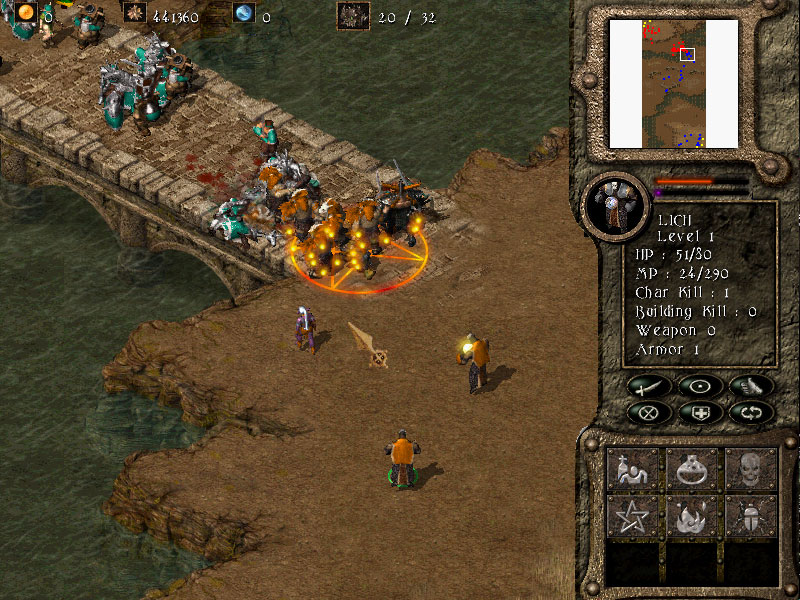The height and width of the screenshot is (600, 800).
Task: Issue the crossed-circle stop command
Action: pyautogui.click(x=647, y=411)
